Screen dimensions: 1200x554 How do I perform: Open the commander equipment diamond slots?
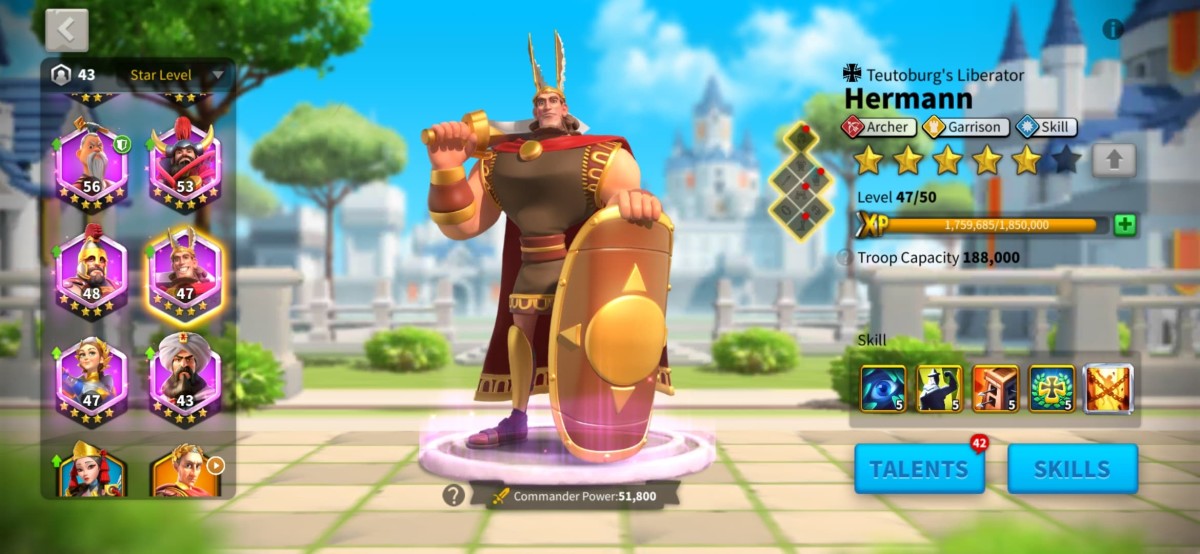click(799, 181)
